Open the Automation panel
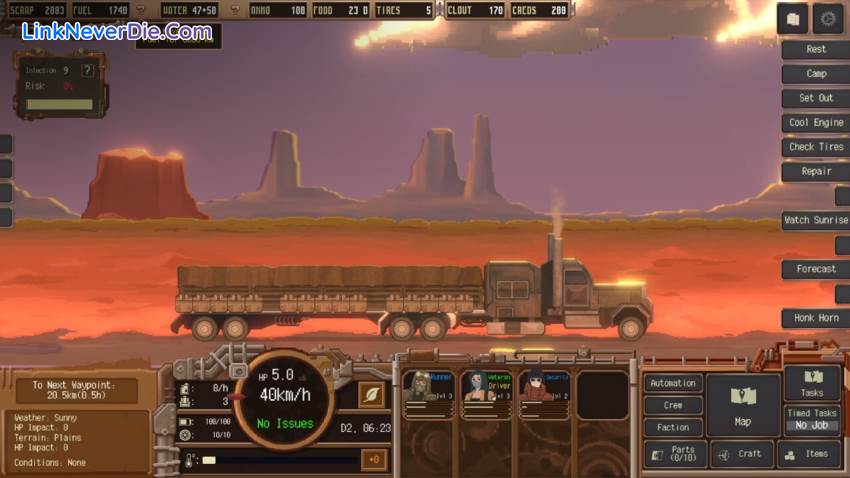 coord(673,383)
